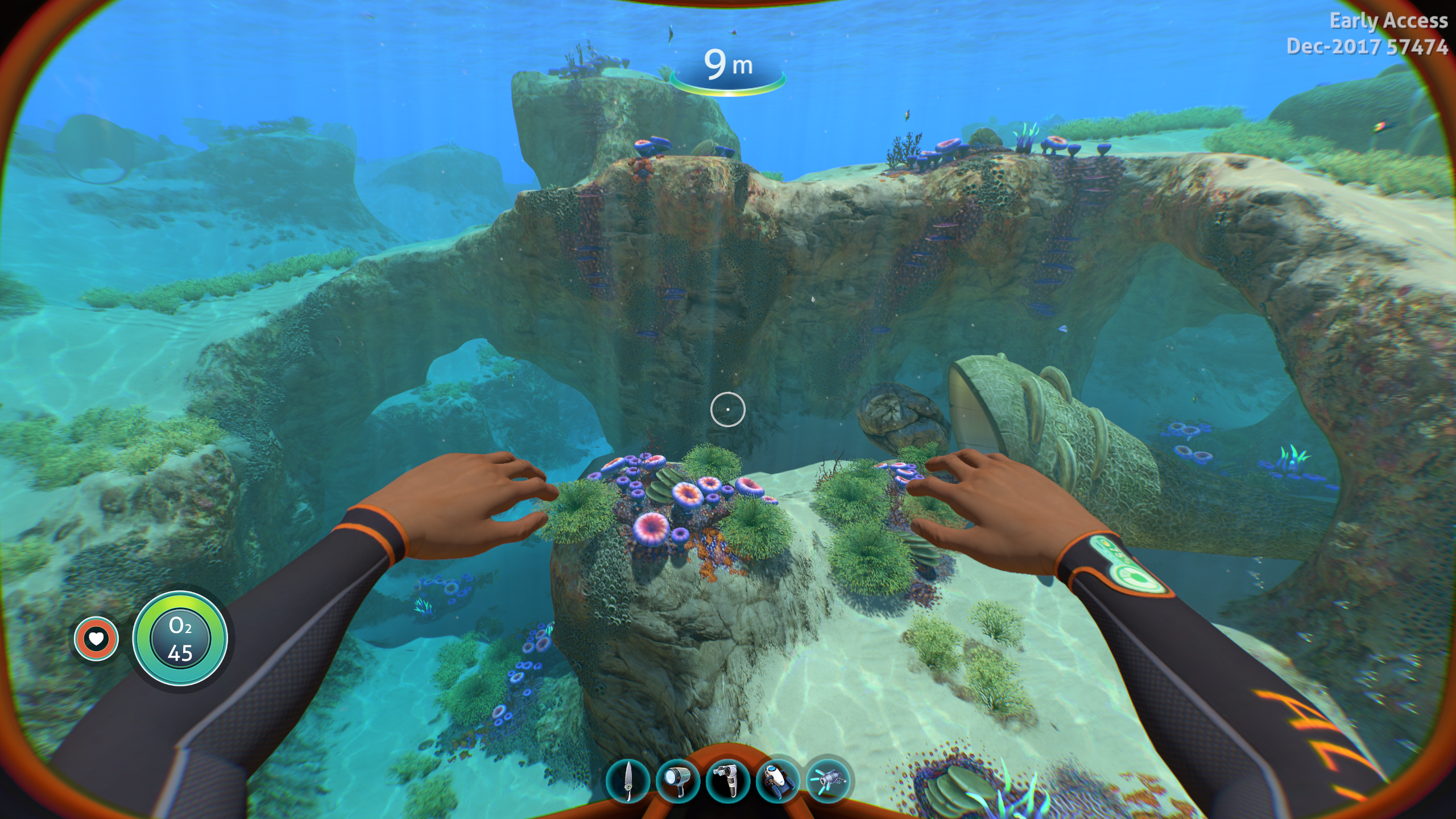
Task: Equip the flashlight from the hotbar
Action: click(x=678, y=781)
